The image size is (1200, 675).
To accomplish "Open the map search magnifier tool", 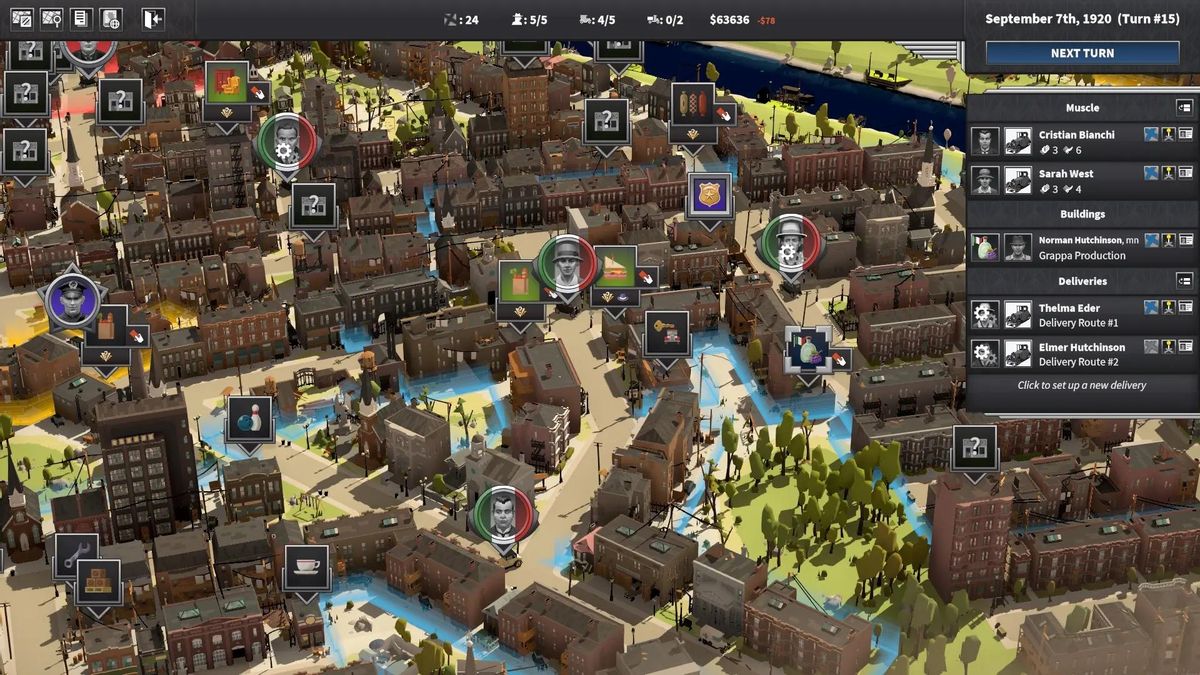I will (x=51, y=19).
